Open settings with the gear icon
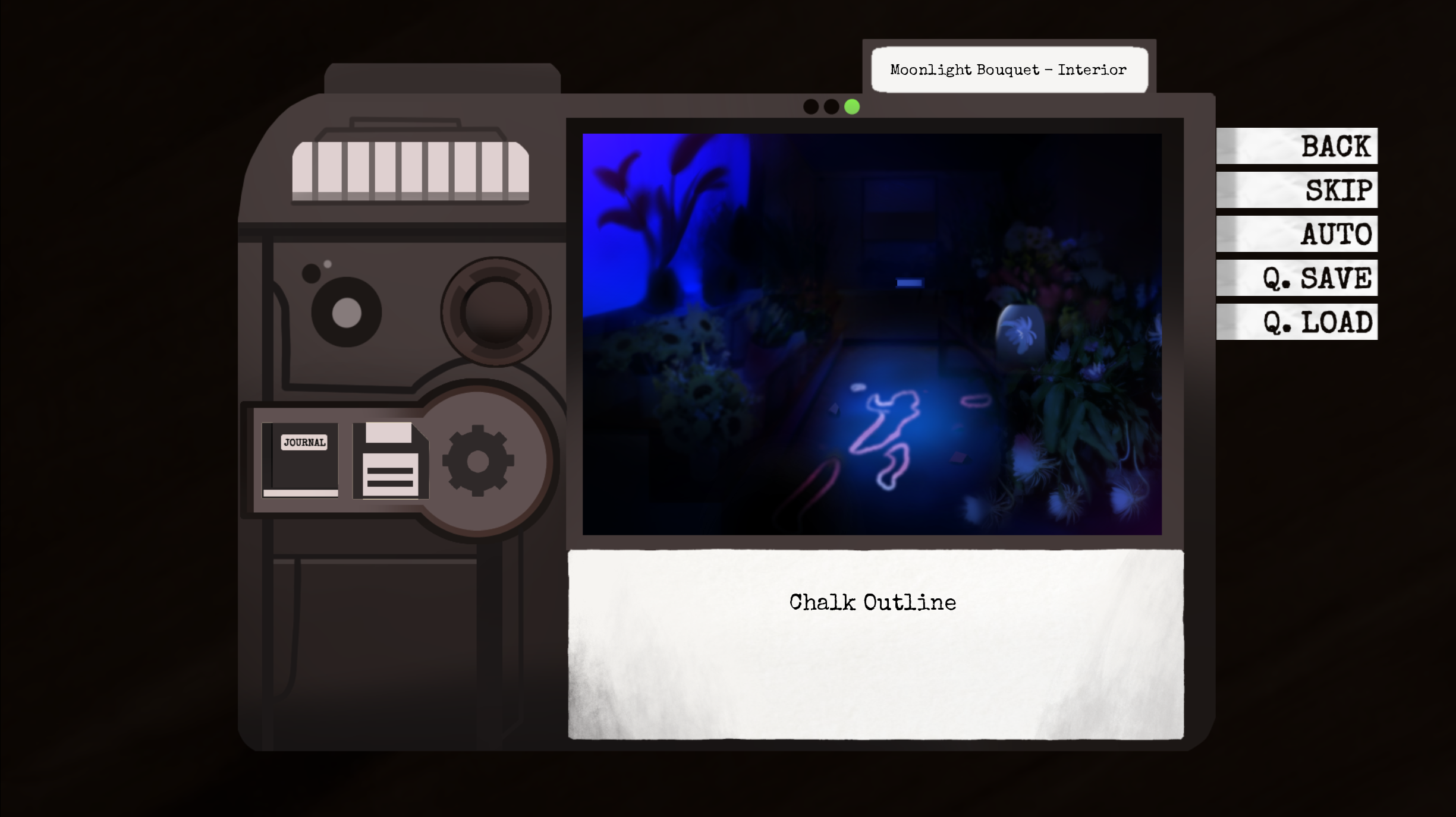1456x817 pixels. [x=478, y=460]
